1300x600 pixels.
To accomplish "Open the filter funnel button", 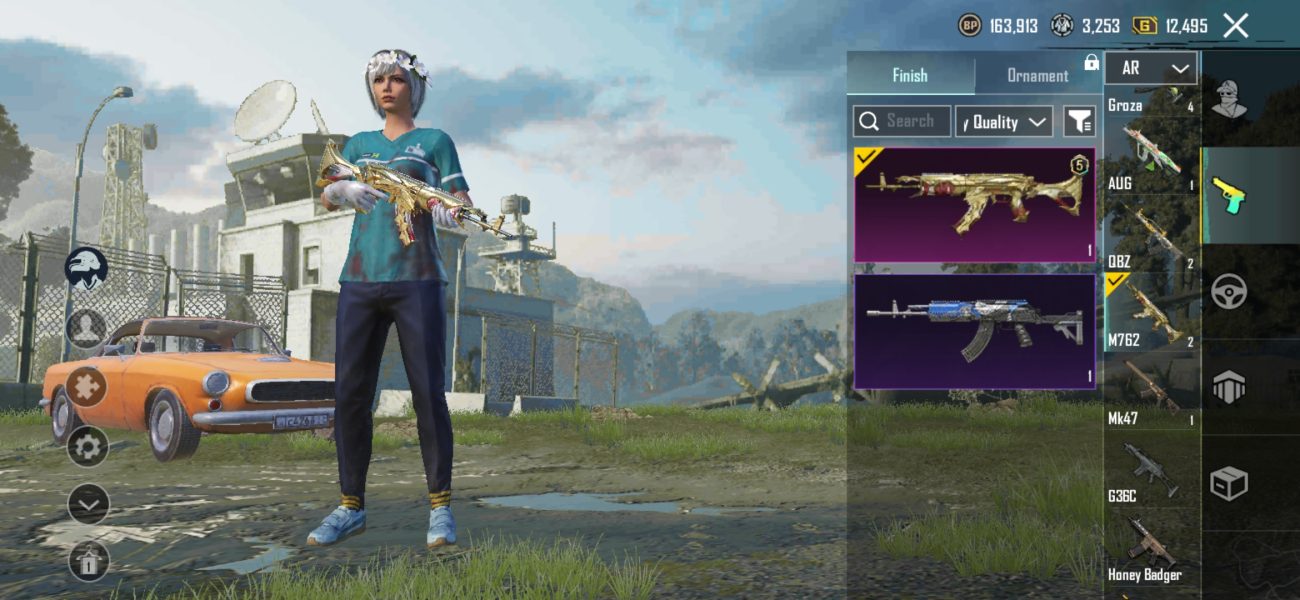I will click(x=1078, y=122).
